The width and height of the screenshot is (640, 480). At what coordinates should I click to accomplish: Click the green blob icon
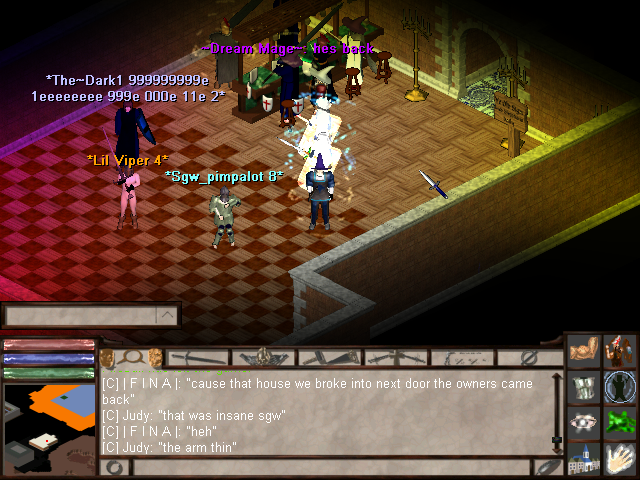tap(620, 422)
